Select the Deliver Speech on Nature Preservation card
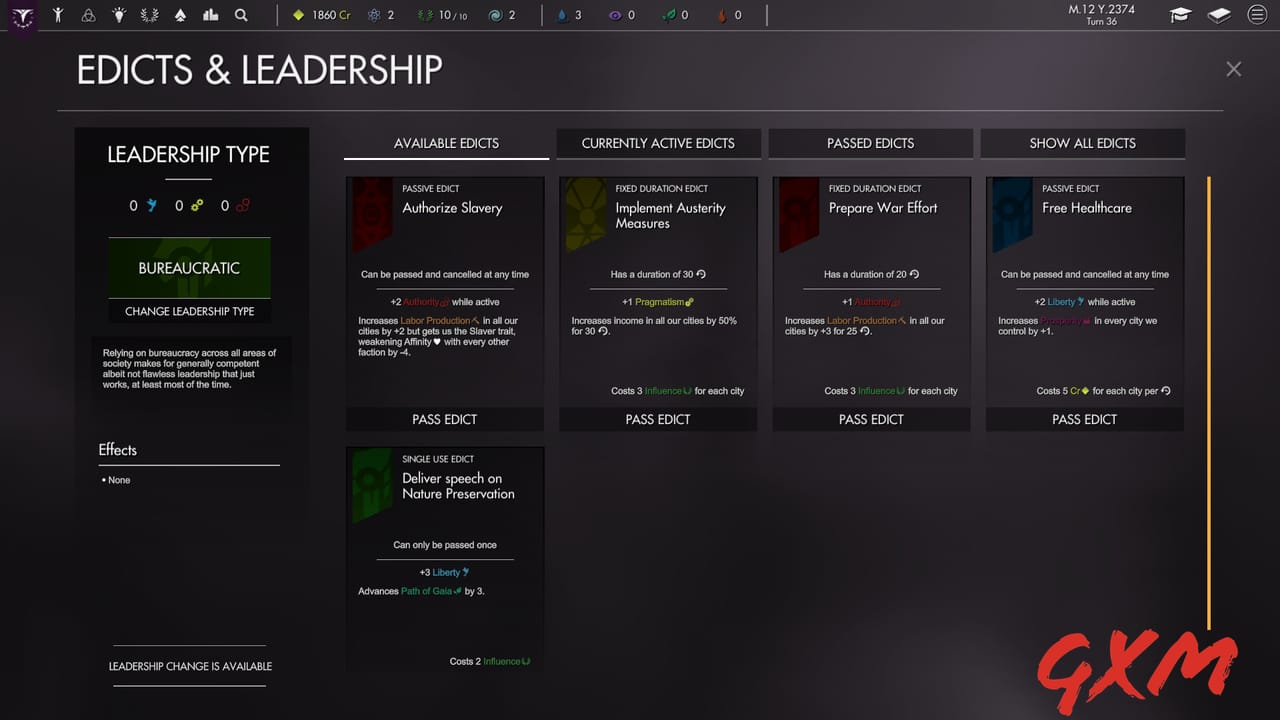Screen dimensions: 1280x720 pos(445,560)
